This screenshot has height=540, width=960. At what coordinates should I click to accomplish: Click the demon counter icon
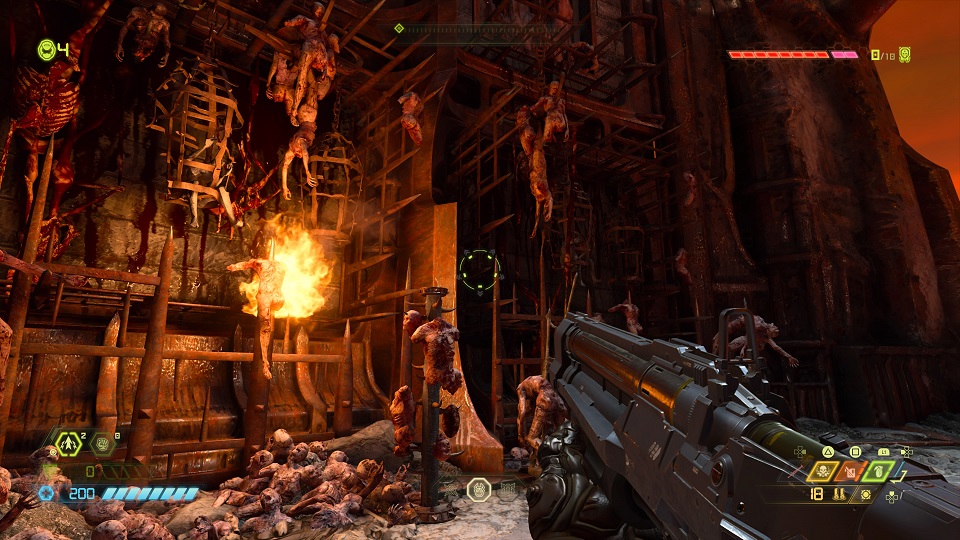click(x=904, y=55)
